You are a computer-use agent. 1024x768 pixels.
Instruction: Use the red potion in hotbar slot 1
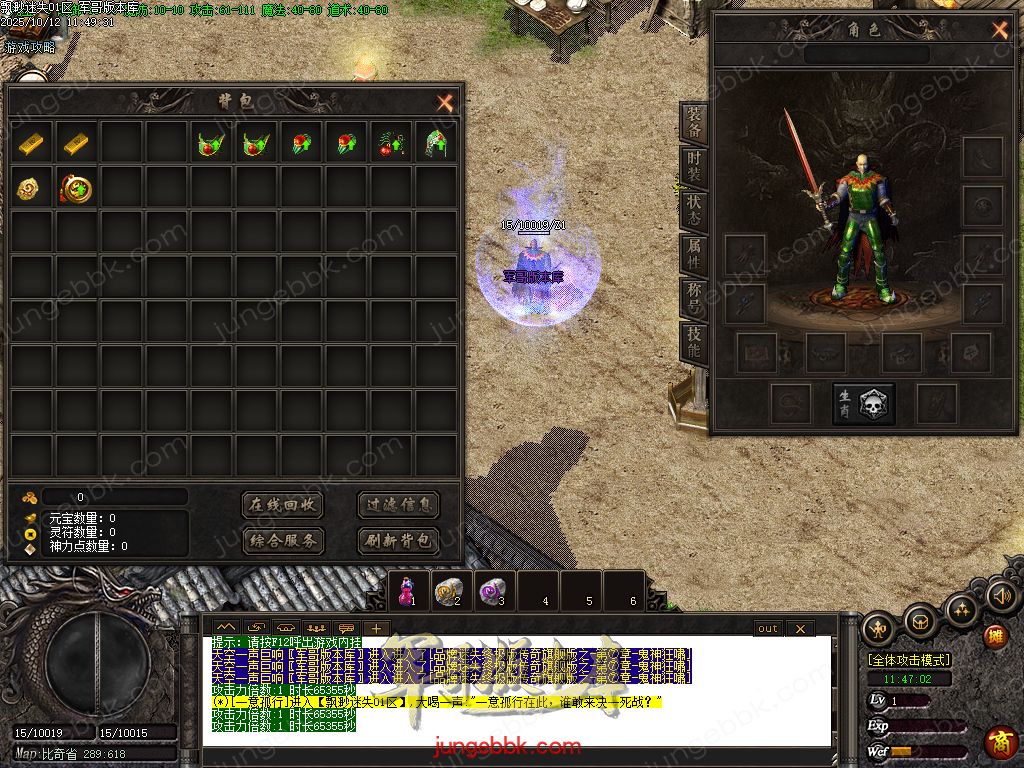pyautogui.click(x=408, y=591)
